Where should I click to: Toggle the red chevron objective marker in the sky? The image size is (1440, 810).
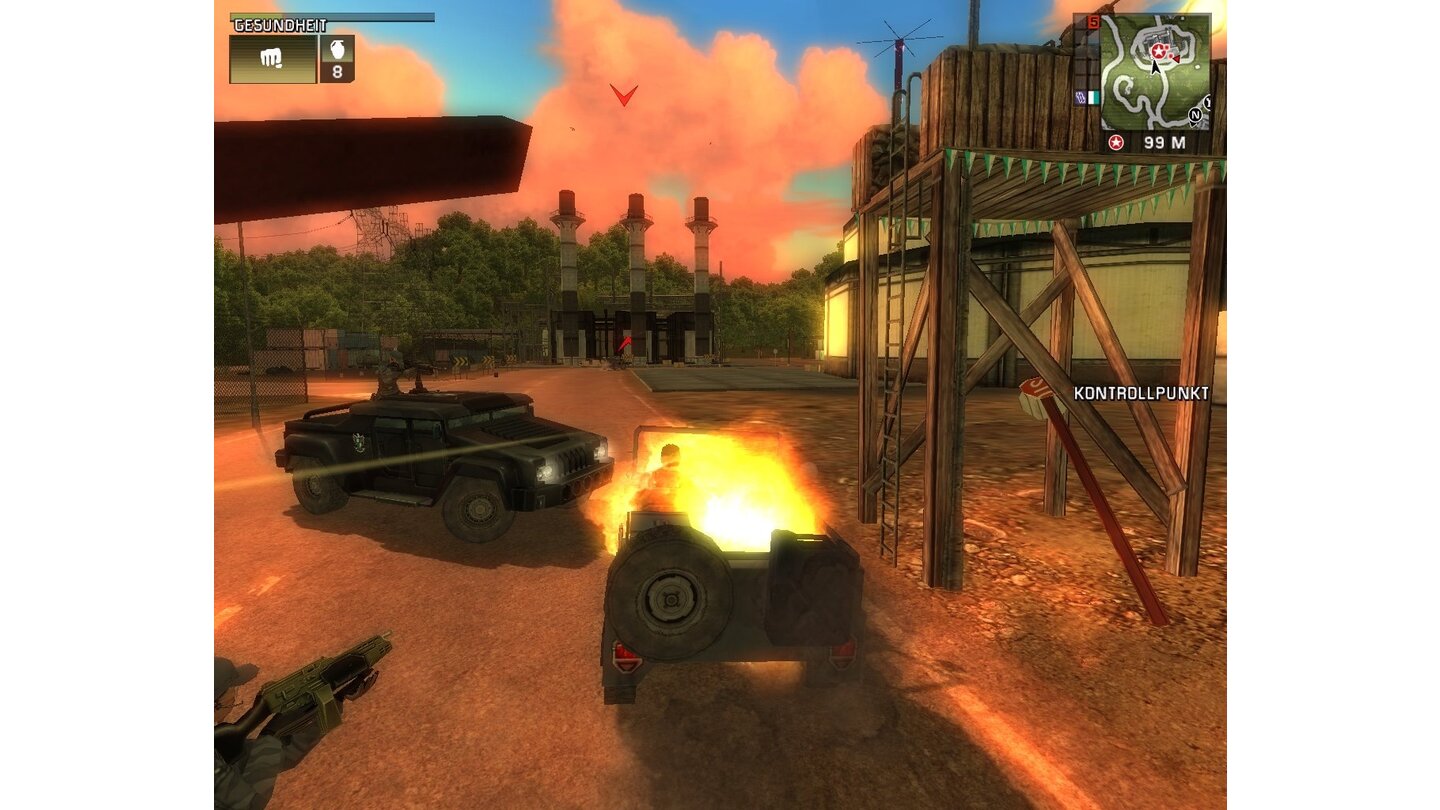[x=624, y=96]
